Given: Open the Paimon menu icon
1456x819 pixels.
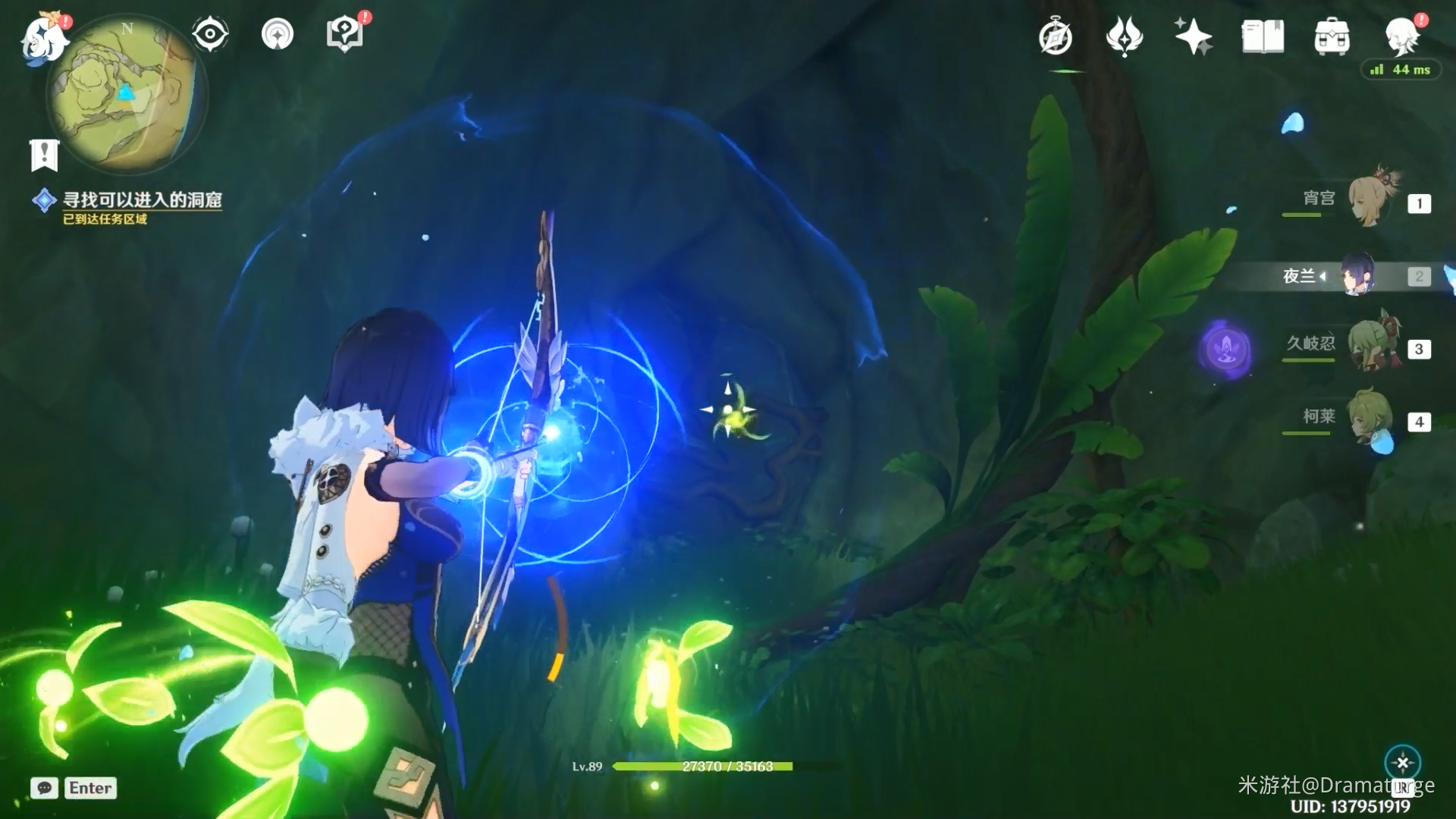Looking at the screenshot, I should coord(44,38).
